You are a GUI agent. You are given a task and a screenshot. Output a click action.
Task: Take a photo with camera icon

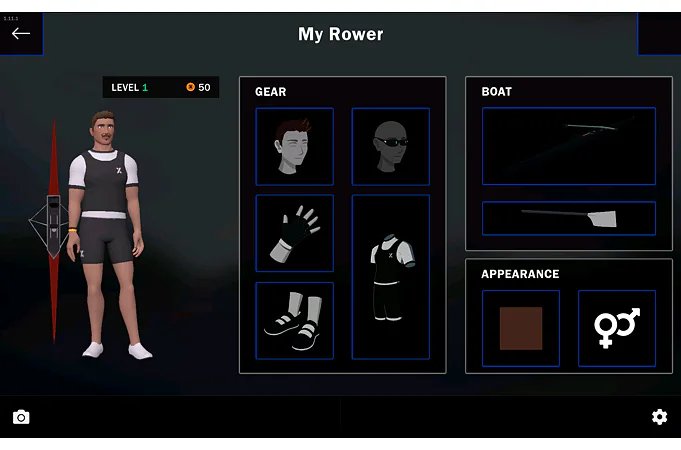[x=21, y=417]
